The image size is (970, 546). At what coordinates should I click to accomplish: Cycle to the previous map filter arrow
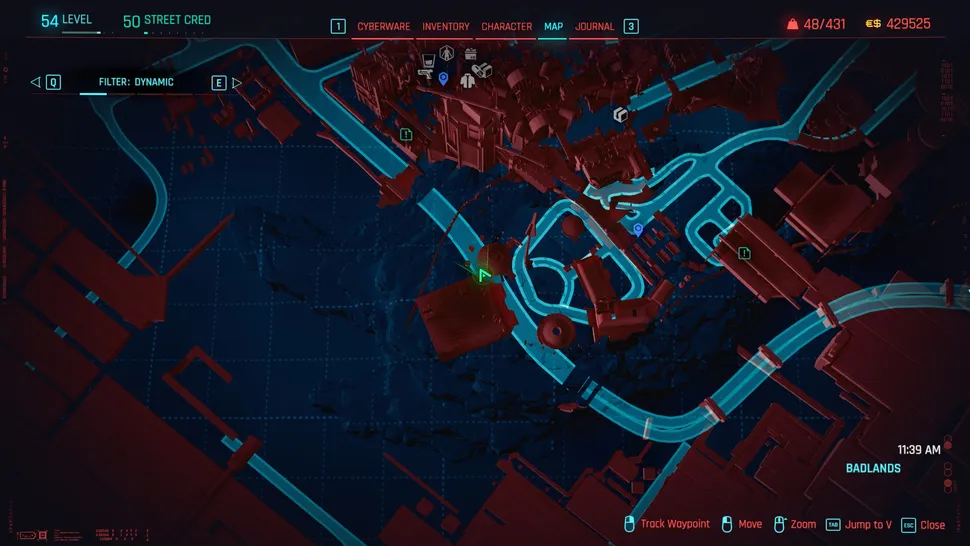pyautogui.click(x=35, y=82)
